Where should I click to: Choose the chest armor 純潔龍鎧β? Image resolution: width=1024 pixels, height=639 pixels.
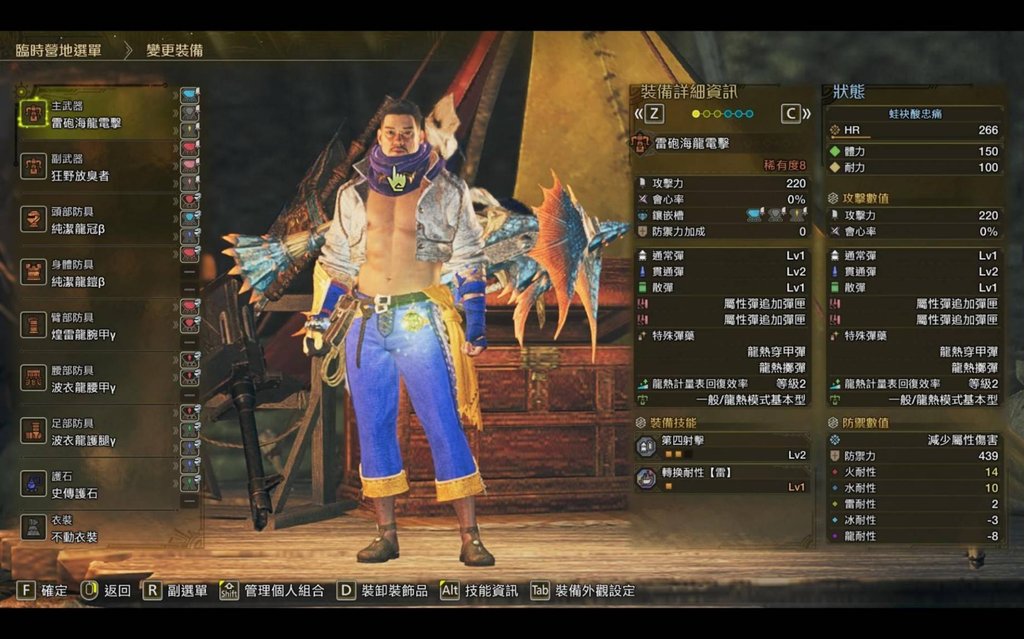[x=95, y=273]
